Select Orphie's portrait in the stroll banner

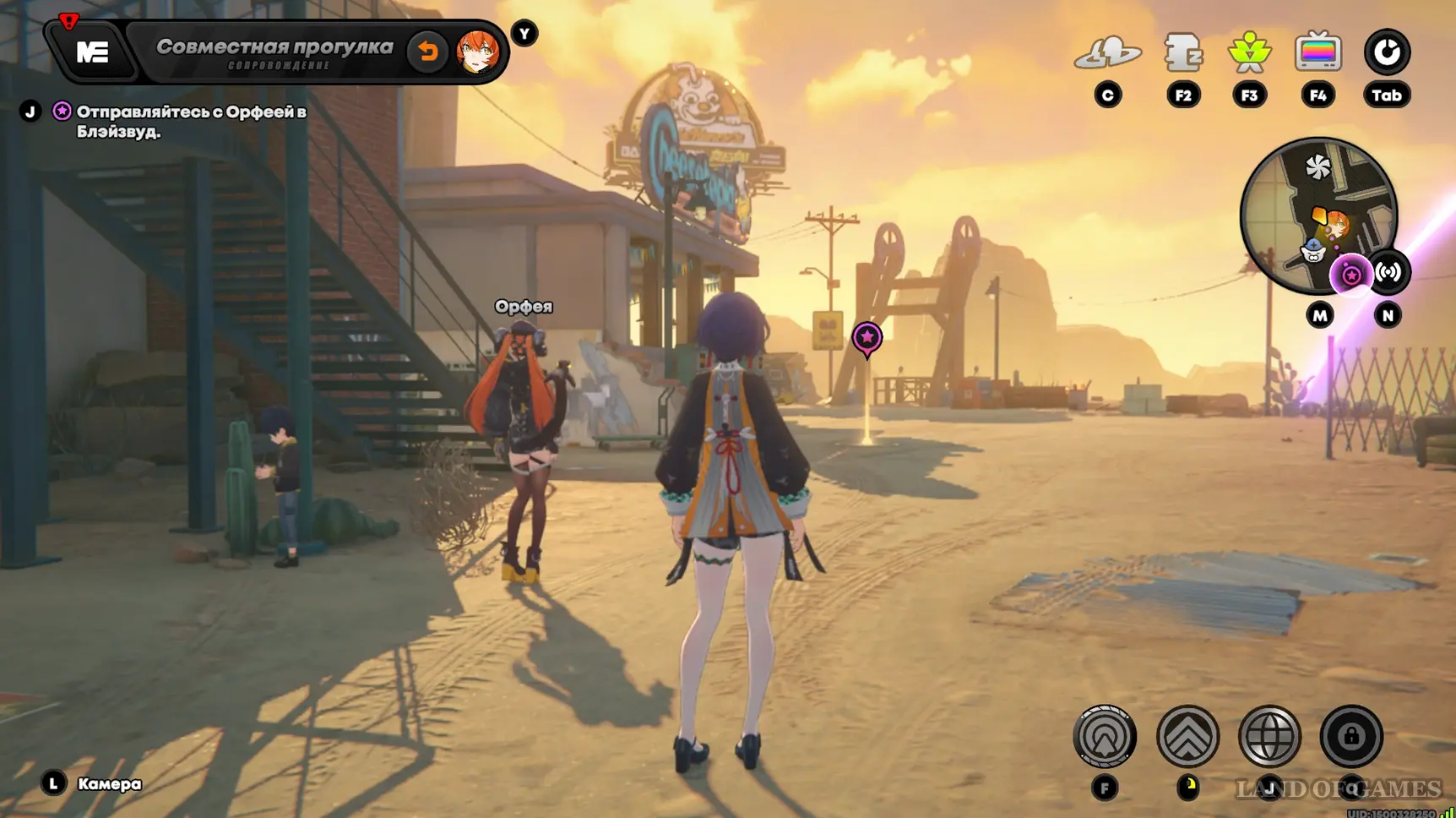tap(477, 52)
